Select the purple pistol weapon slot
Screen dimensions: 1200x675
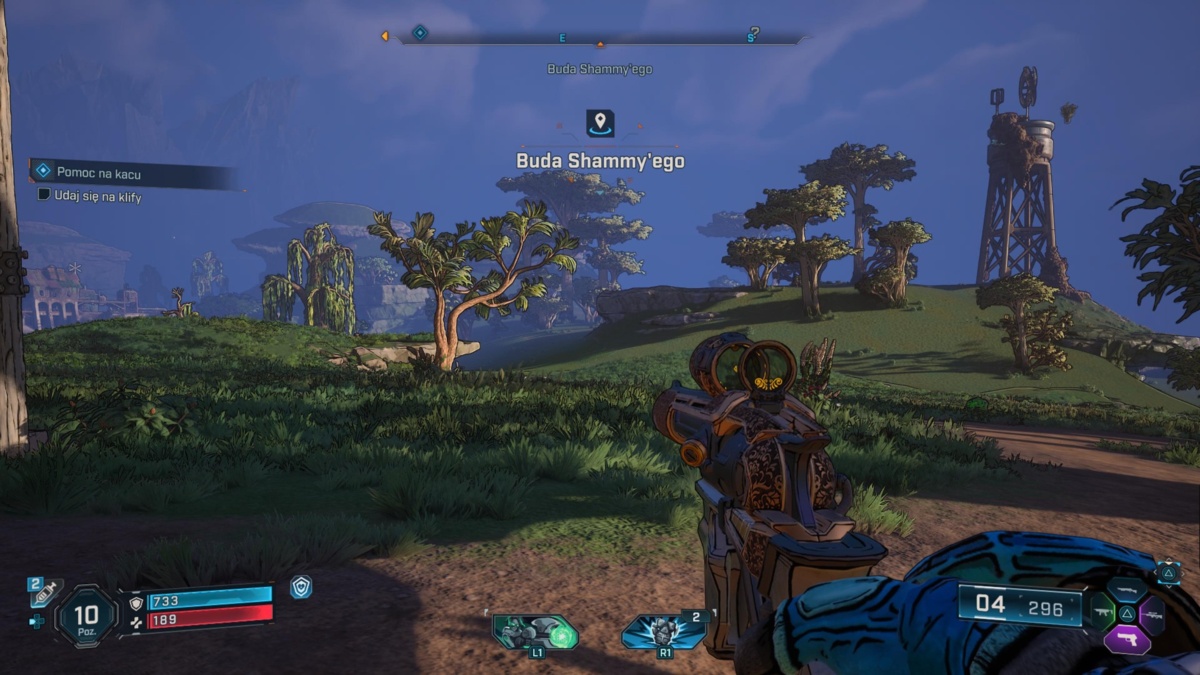(1127, 640)
